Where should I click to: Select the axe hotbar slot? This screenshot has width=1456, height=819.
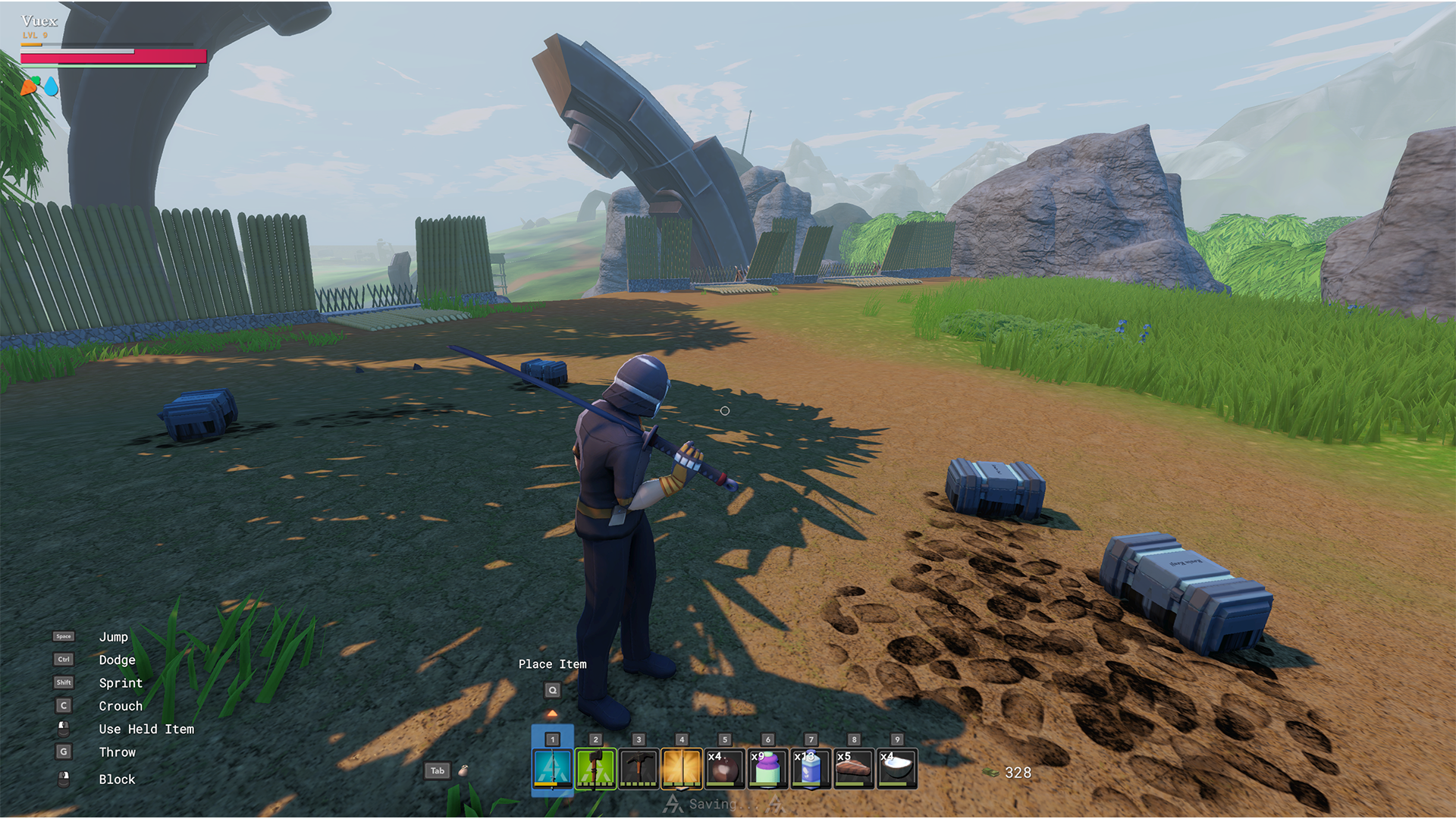click(x=596, y=768)
